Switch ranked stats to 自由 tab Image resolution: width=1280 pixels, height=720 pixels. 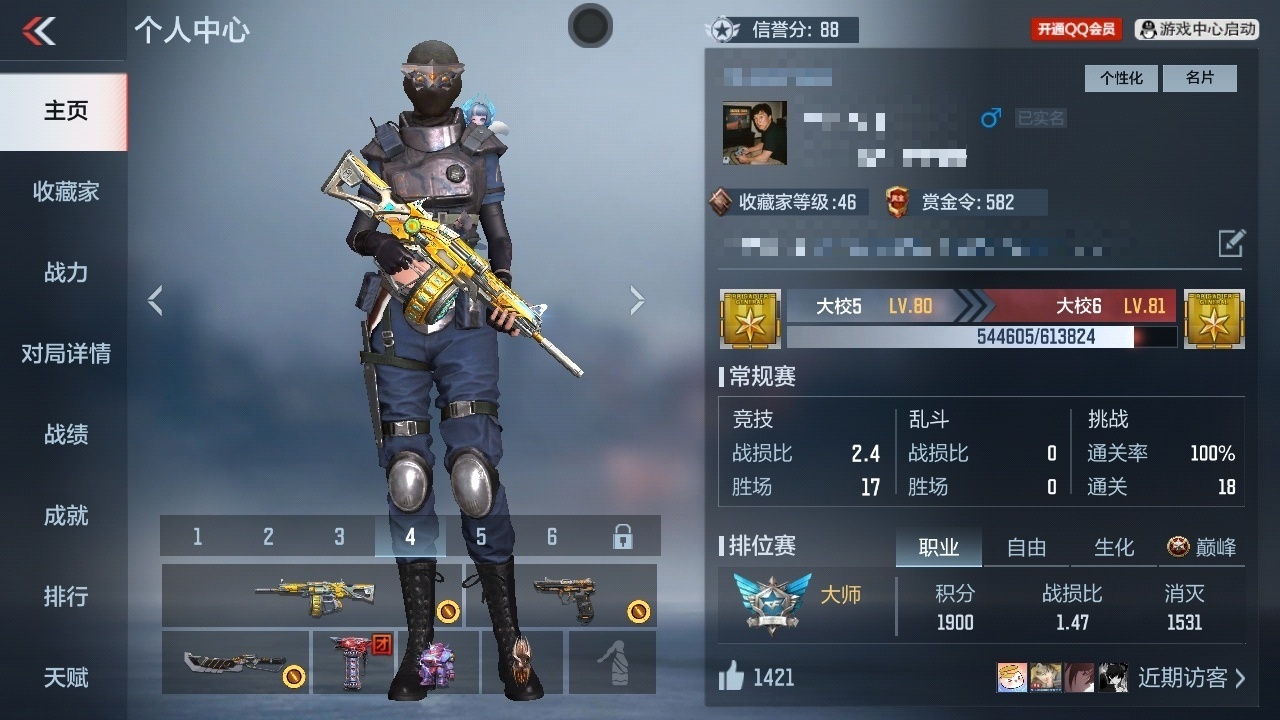point(1026,547)
